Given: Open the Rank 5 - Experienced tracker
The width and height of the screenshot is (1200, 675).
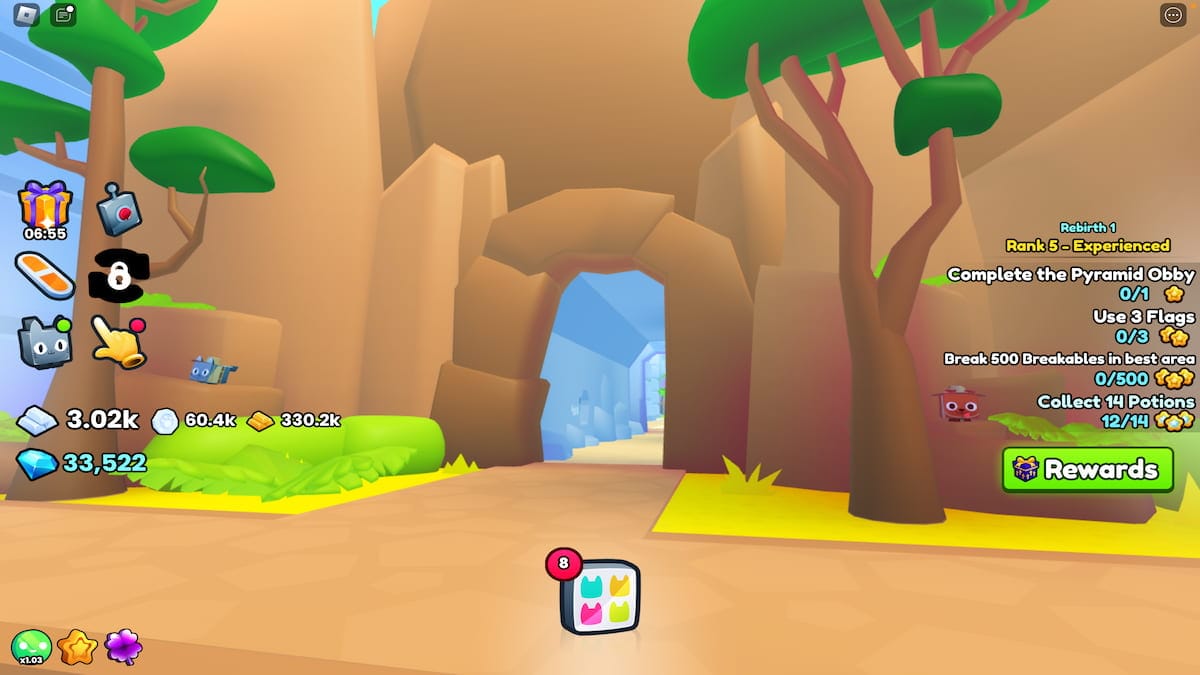Looking at the screenshot, I should tap(1087, 245).
